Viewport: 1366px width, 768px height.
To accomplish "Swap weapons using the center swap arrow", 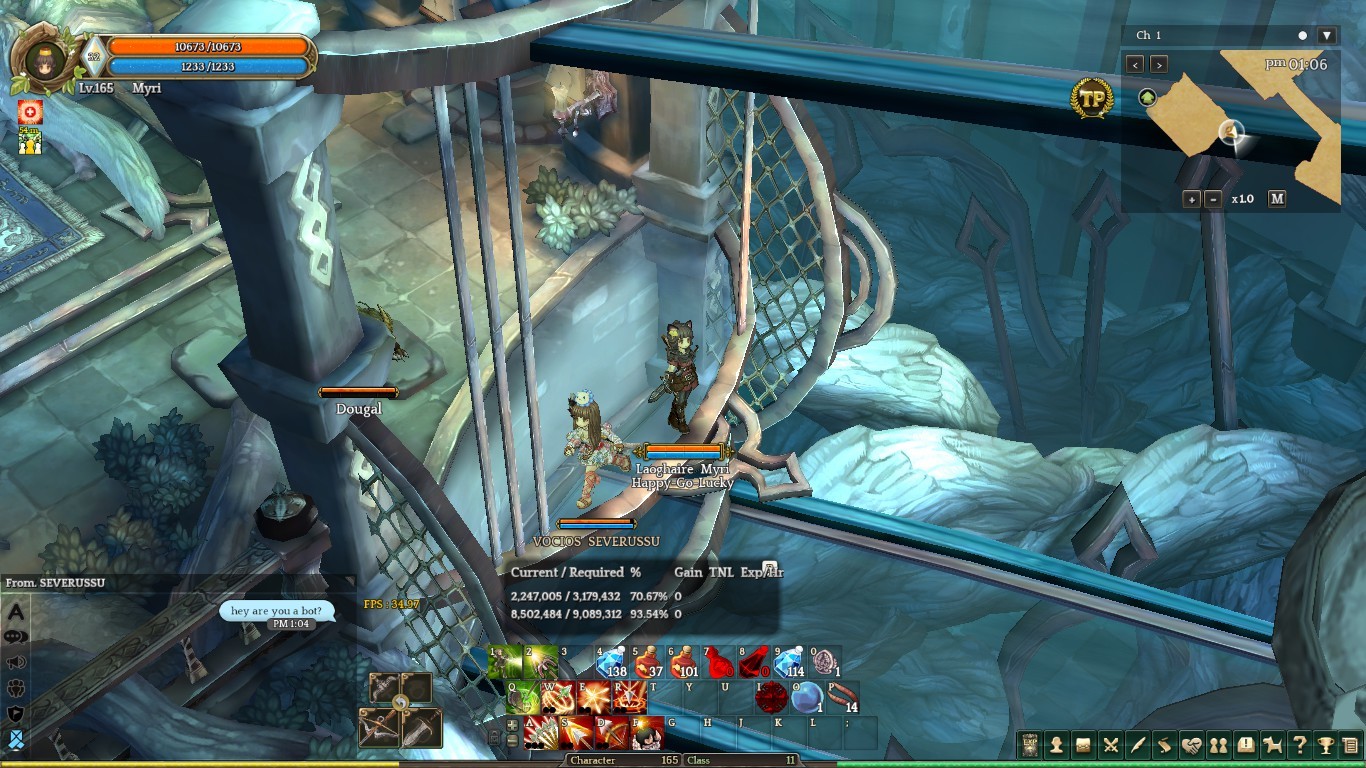I will click(400, 703).
